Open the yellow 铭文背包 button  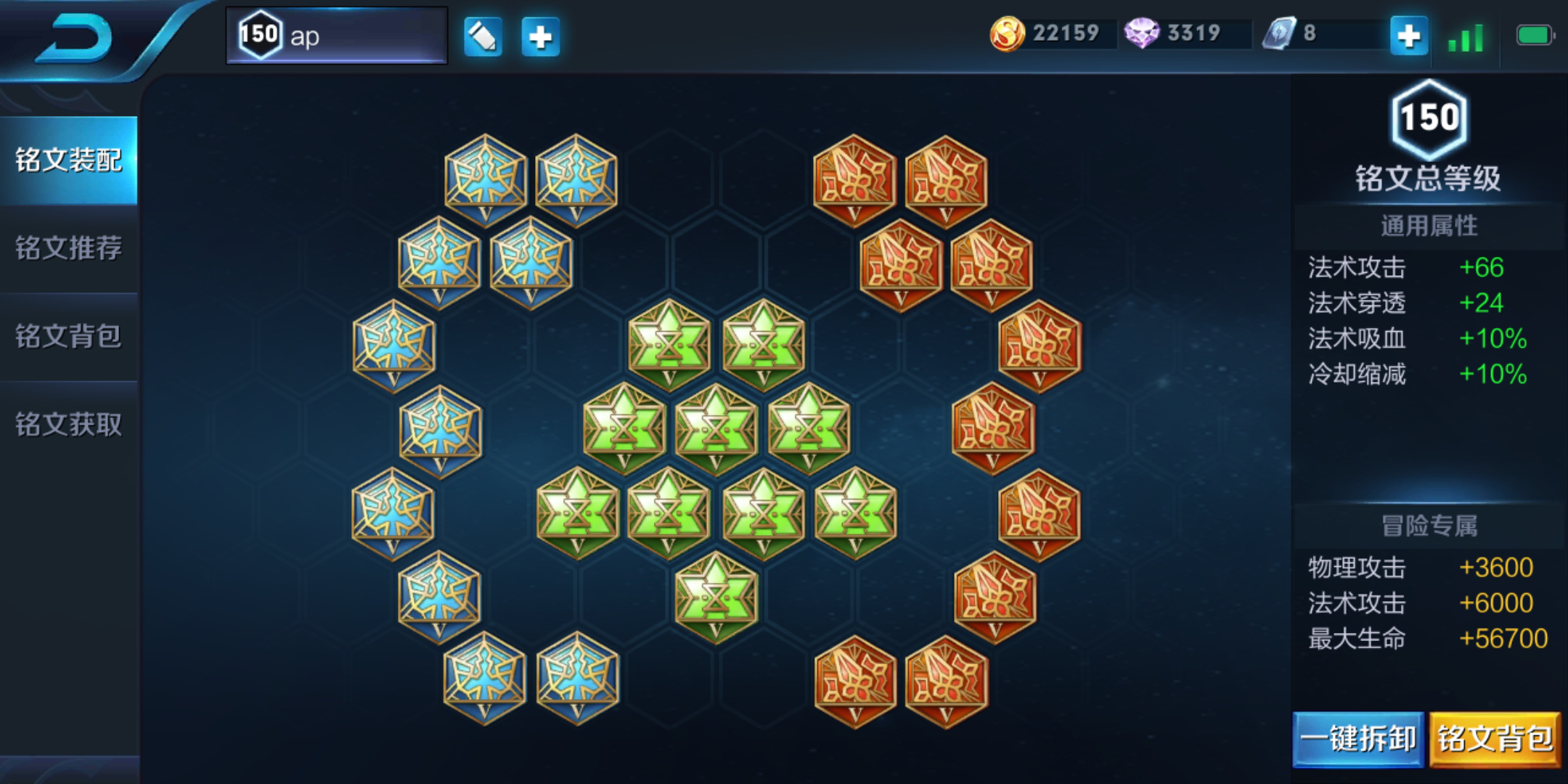click(1495, 739)
